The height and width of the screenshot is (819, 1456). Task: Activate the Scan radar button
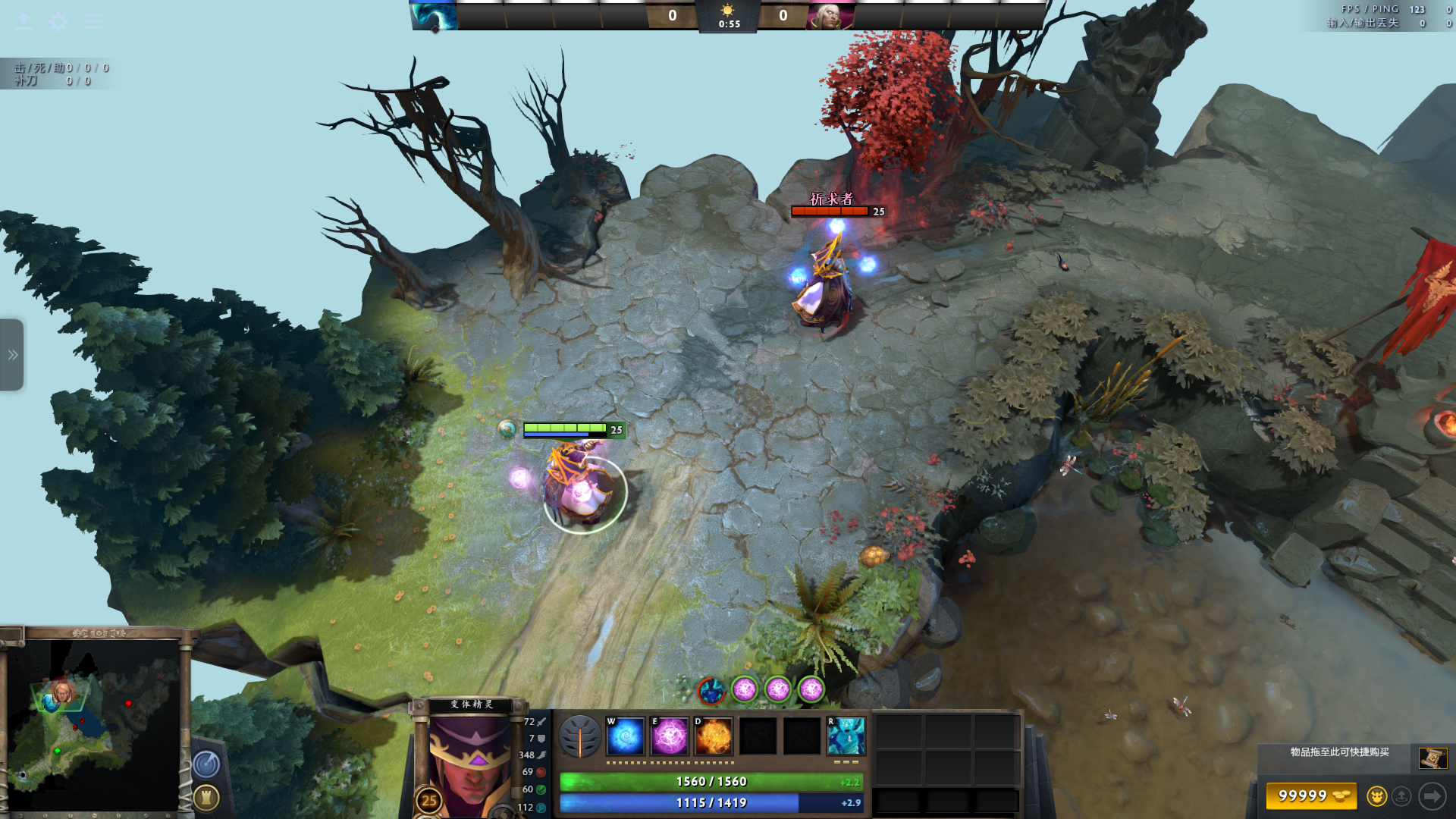(206, 764)
